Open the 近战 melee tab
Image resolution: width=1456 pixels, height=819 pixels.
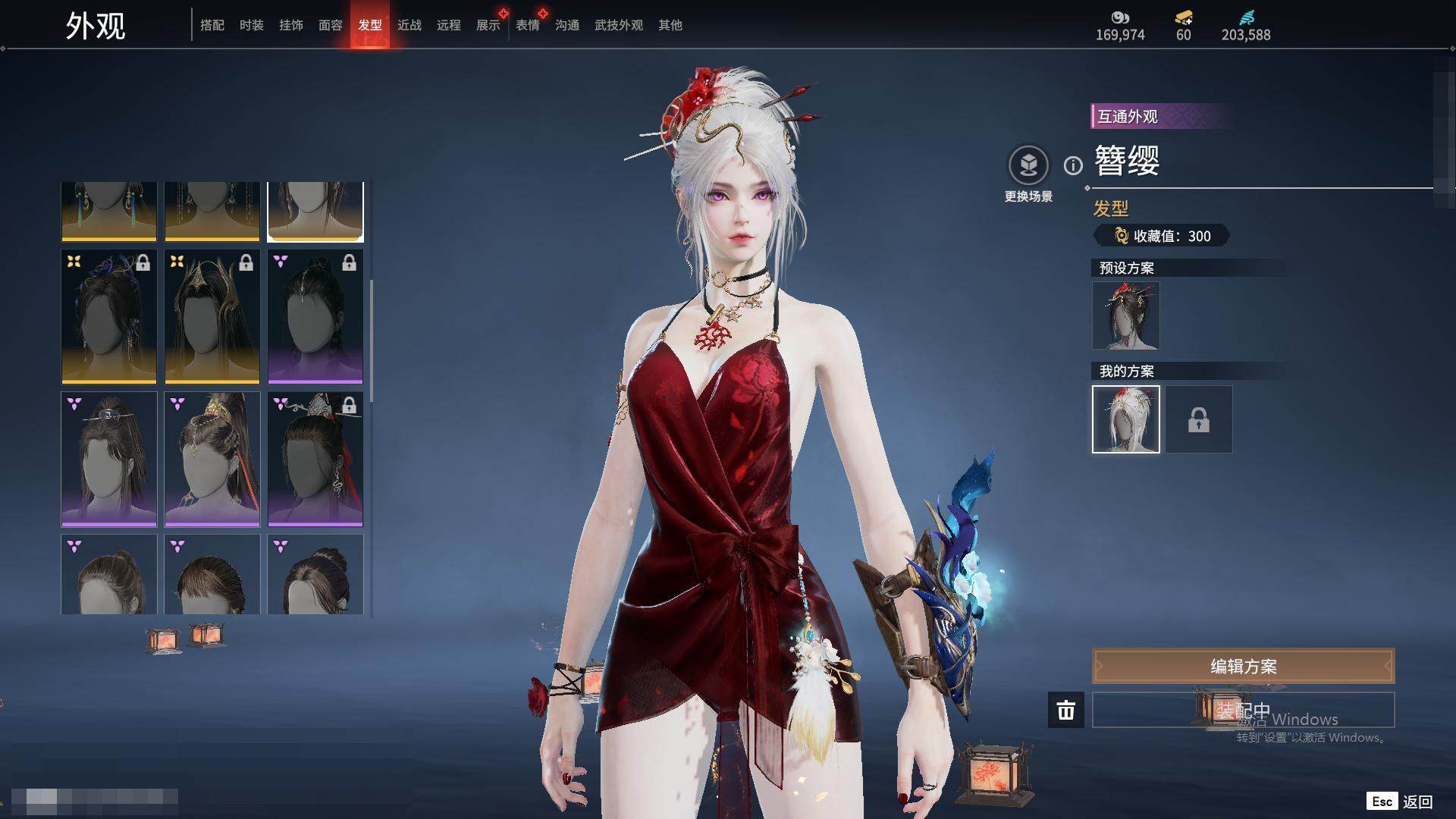point(409,25)
